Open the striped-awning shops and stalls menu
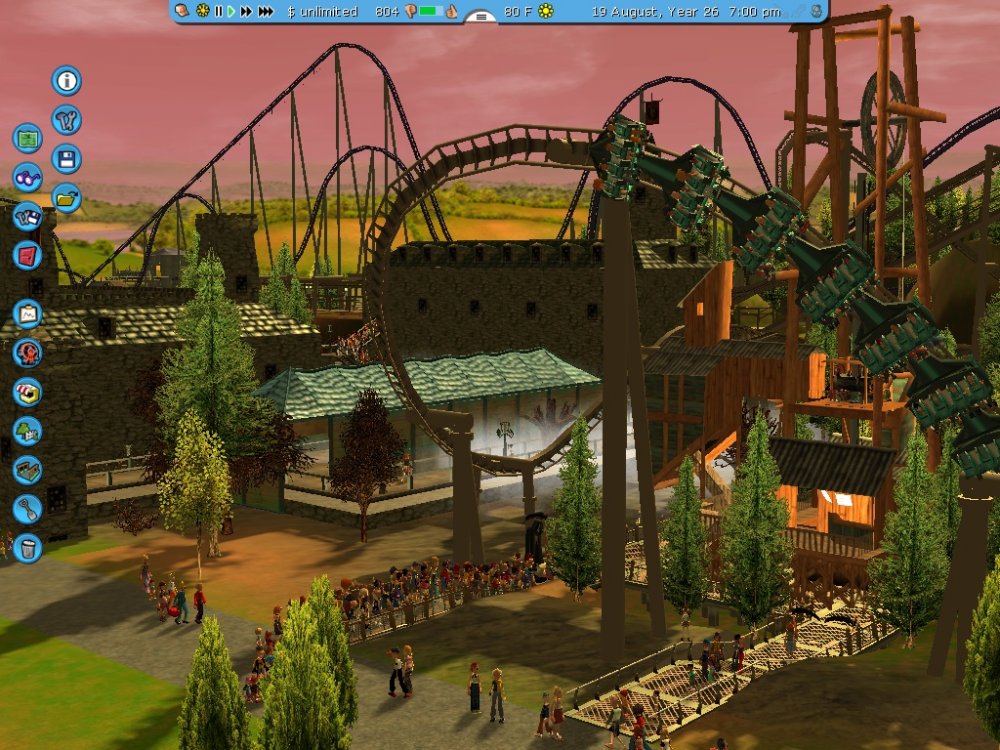 27,391
